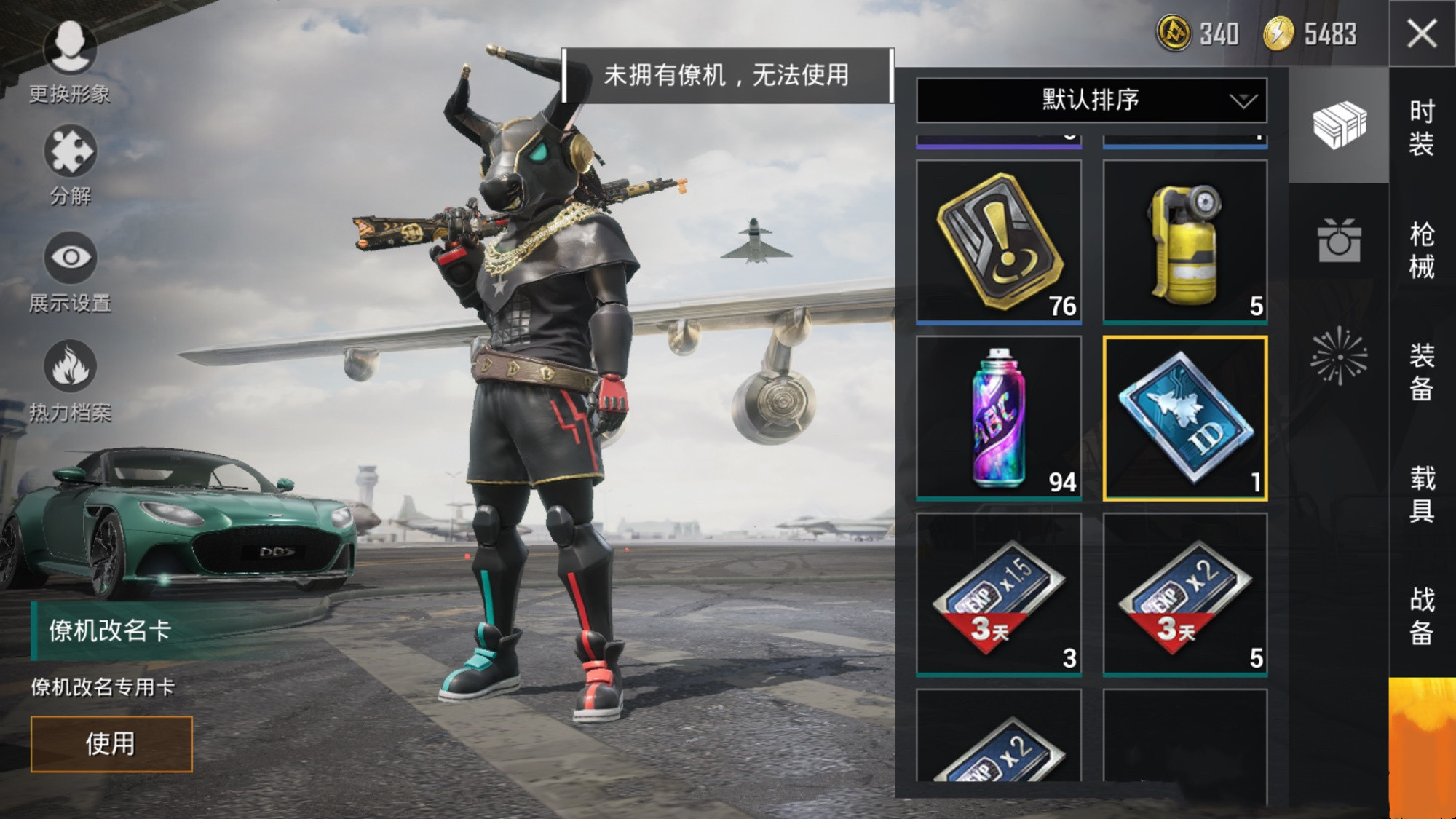Select the crate items category icon
This screenshot has width=1456, height=819.
point(1339,125)
